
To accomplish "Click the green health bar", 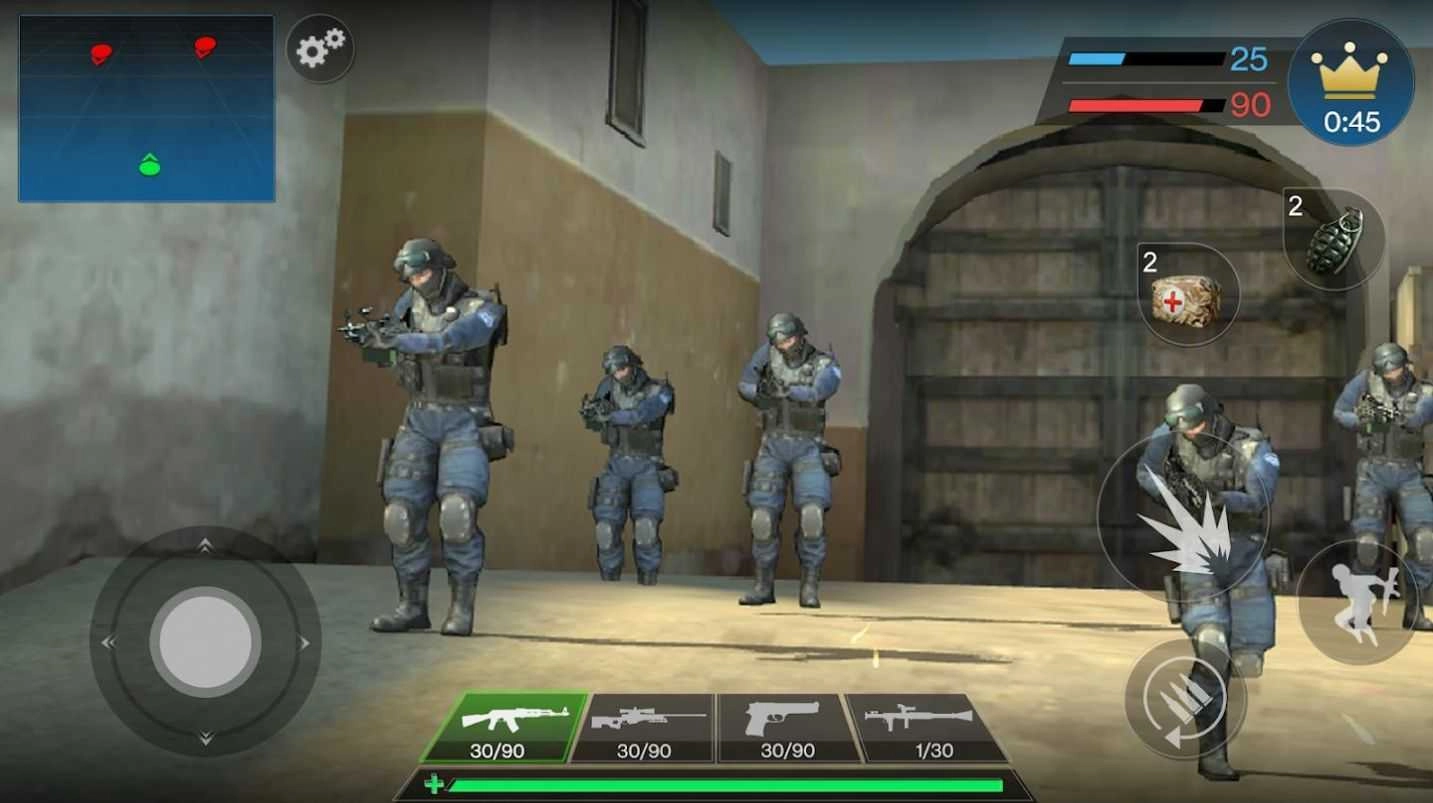I will point(715,784).
